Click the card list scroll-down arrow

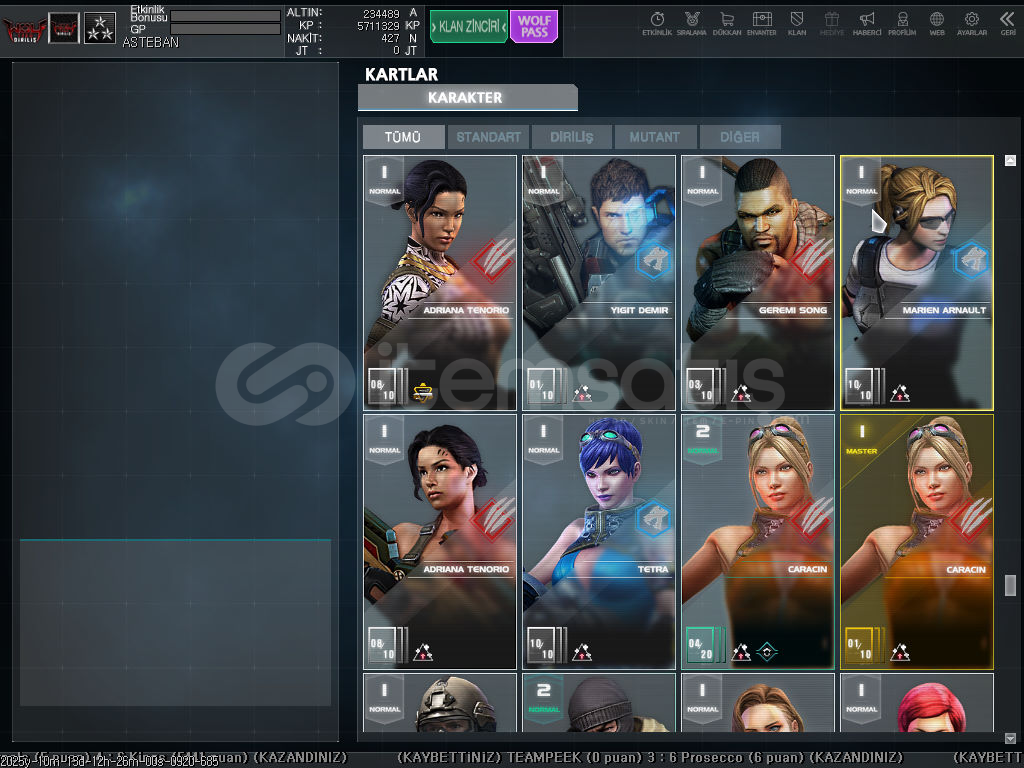click(x=1010, y=738)
